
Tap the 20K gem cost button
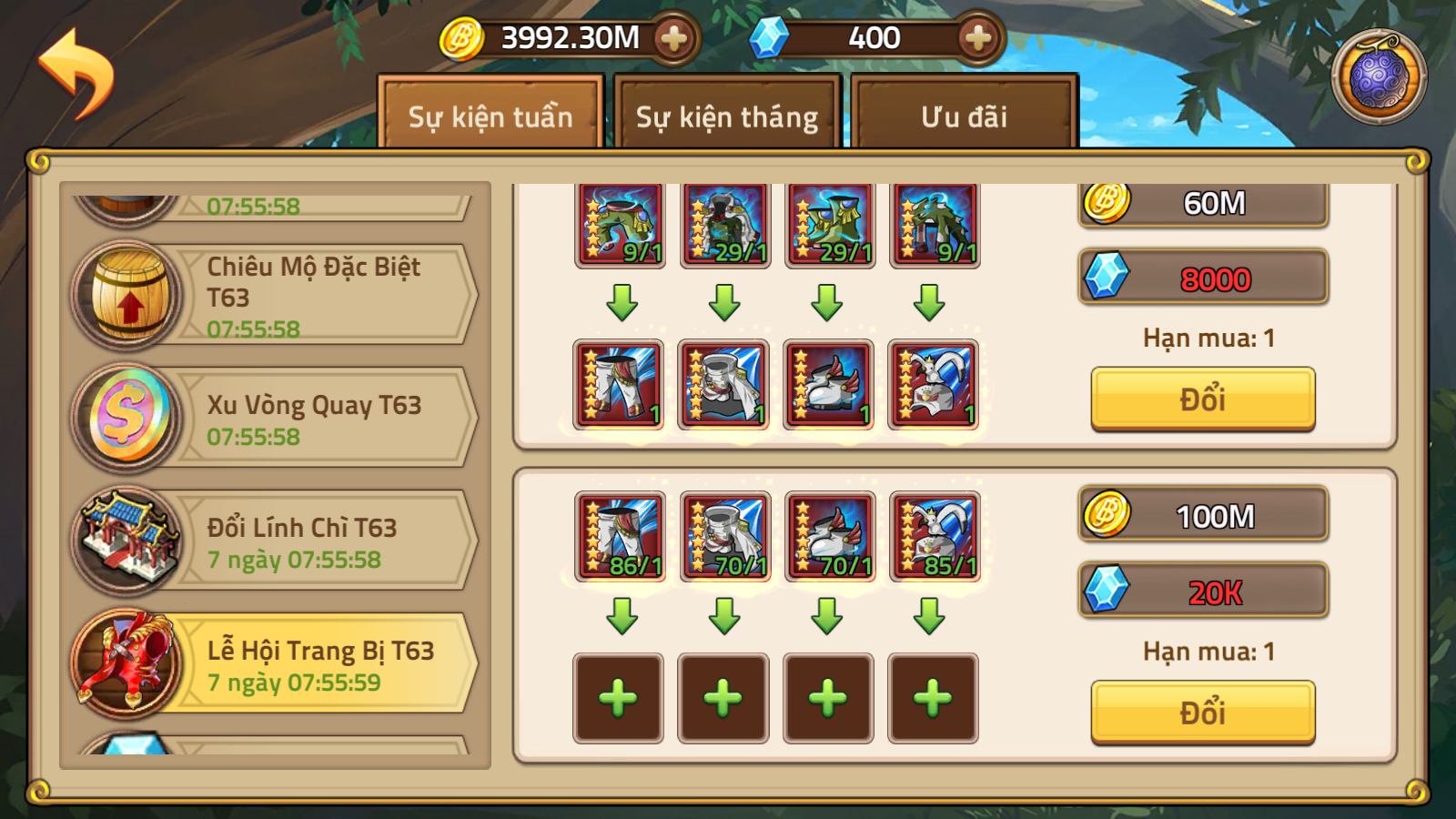tap(1202, 591)
